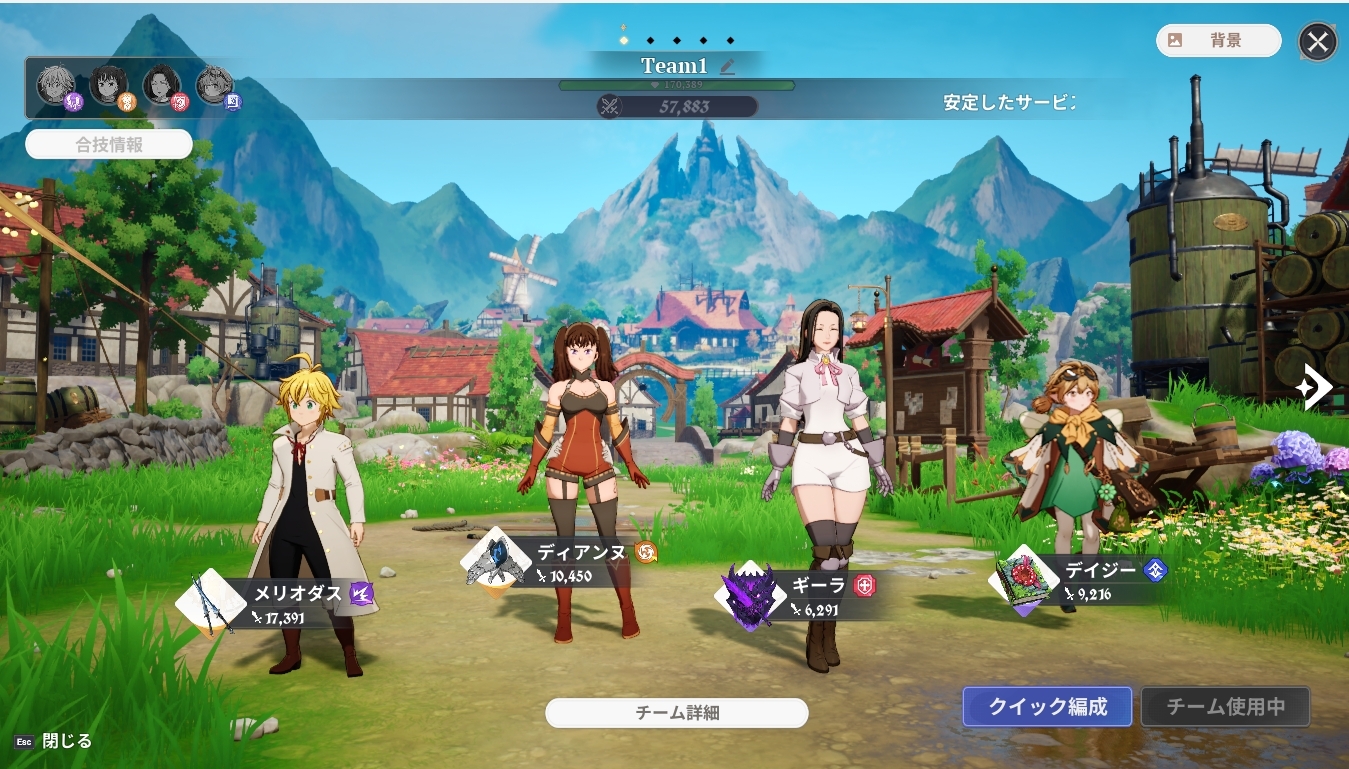Choose the デイジー character label

coord(1100,570)
